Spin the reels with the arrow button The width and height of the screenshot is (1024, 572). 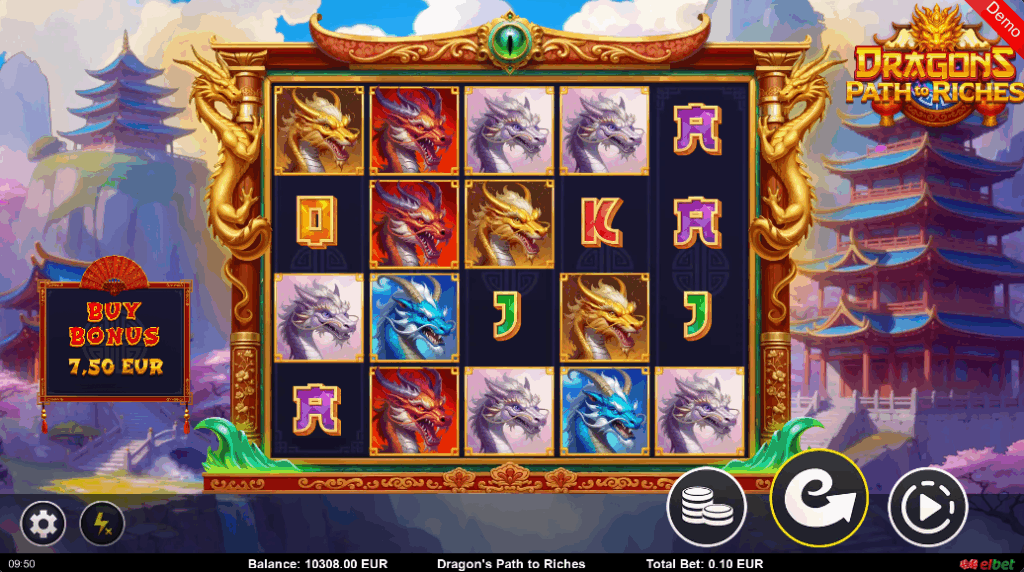(x=818, y=499)
